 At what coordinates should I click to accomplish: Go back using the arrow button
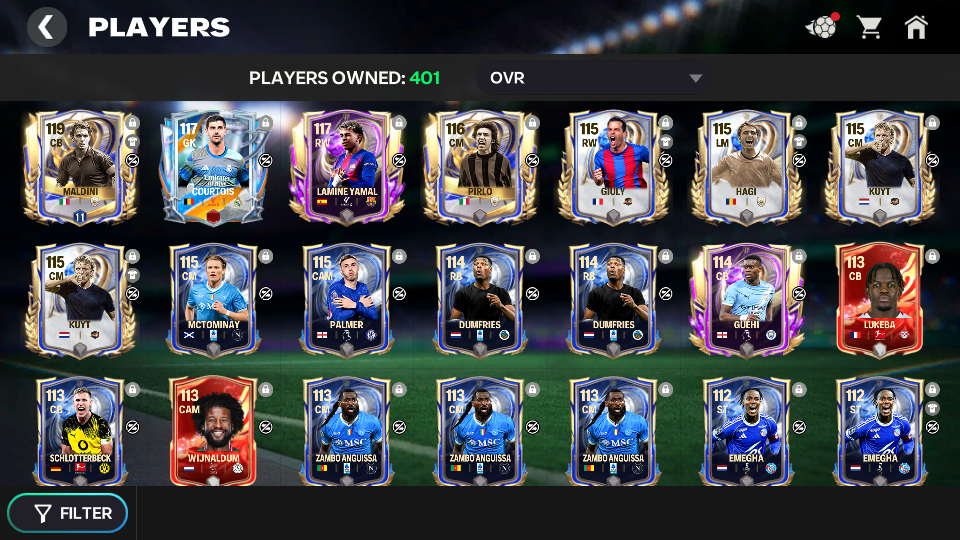pos(46,27)
